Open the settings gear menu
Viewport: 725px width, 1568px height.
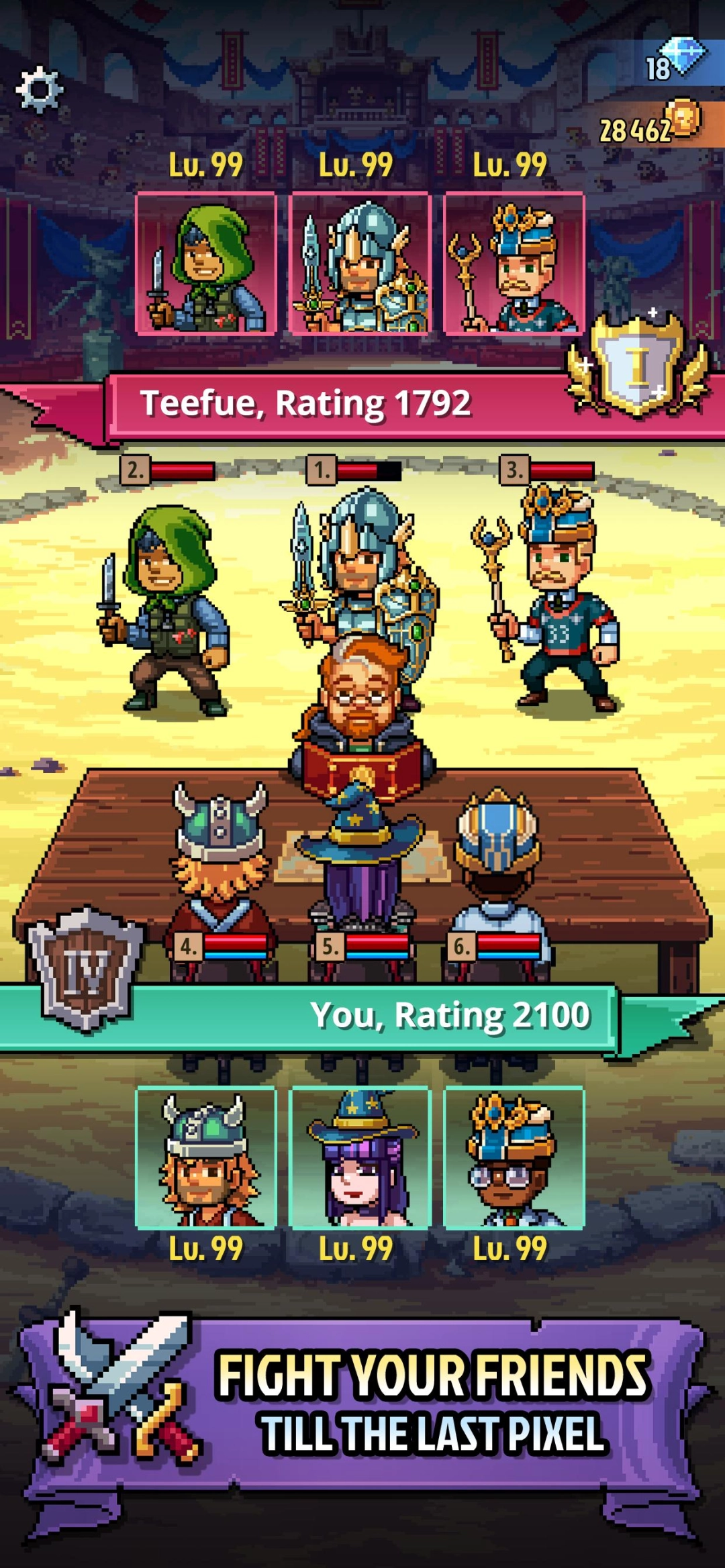pos(39,89)
